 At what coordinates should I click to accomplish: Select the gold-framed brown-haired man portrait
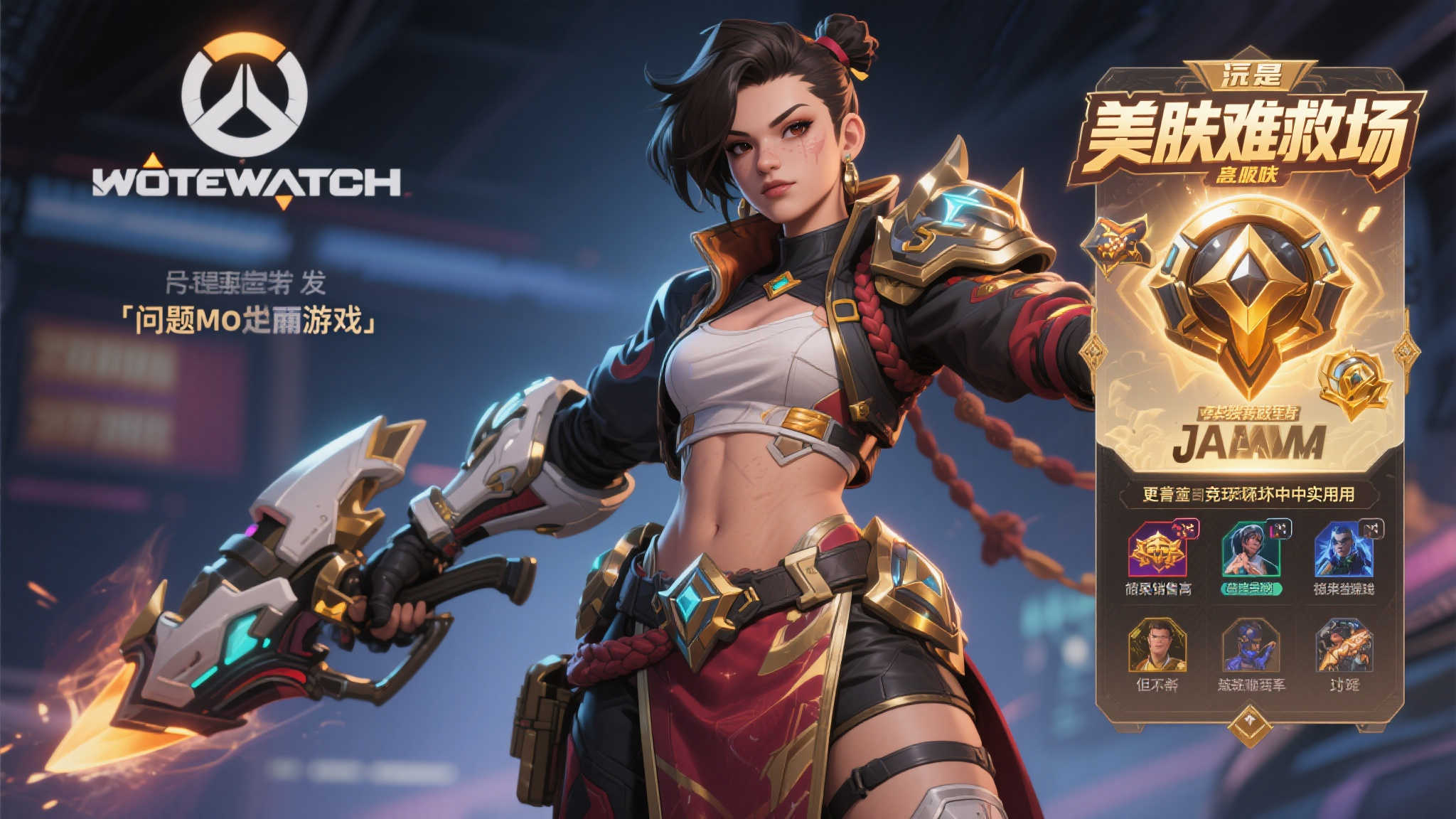pyautogui.click(x=1157, y=646)
